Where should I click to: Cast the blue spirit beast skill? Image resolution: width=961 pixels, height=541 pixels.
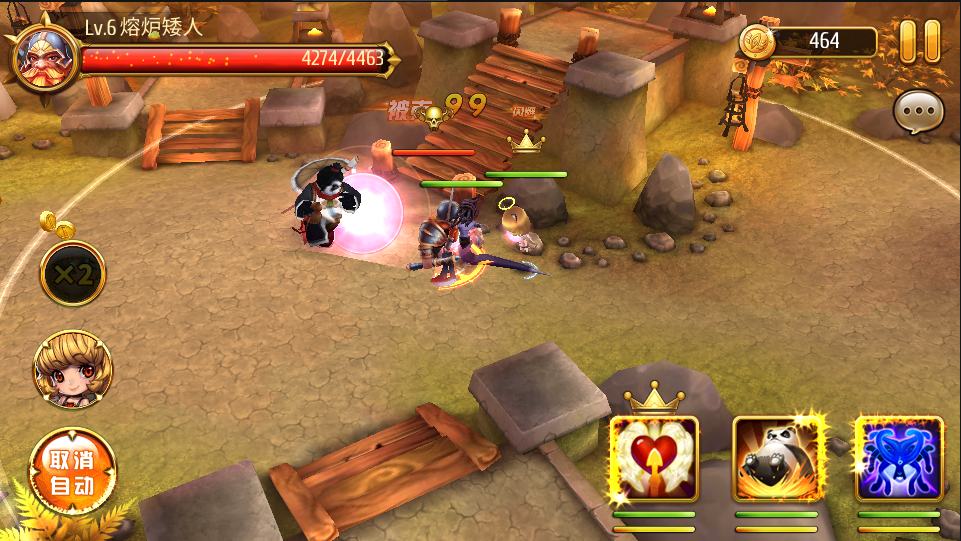(x=899, y=459)
